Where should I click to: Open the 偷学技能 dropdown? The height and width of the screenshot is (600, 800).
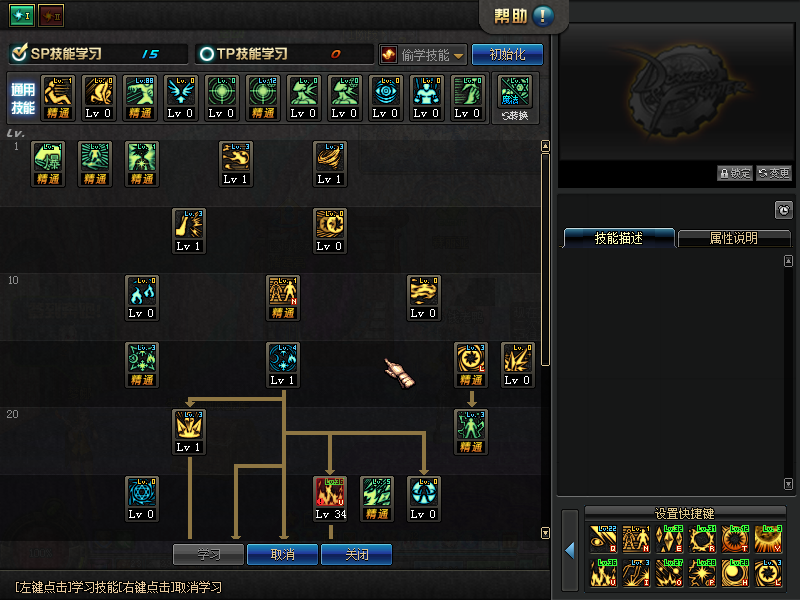pyautogui.click(x=422, y=54)
